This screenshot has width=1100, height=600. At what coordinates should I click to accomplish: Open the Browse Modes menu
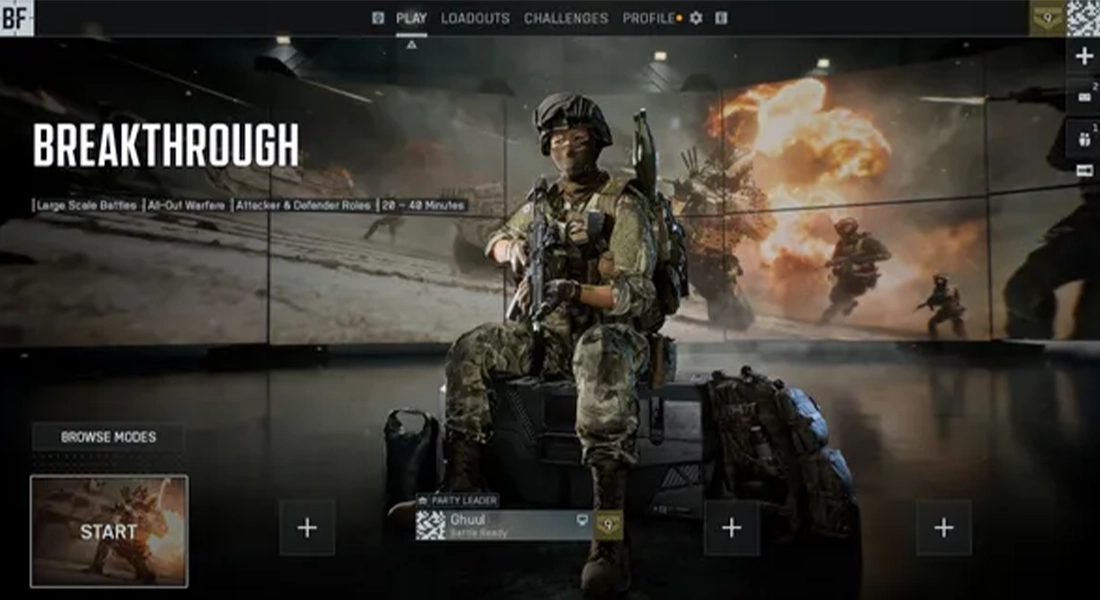pyautogui.click(x=108, y=437)
